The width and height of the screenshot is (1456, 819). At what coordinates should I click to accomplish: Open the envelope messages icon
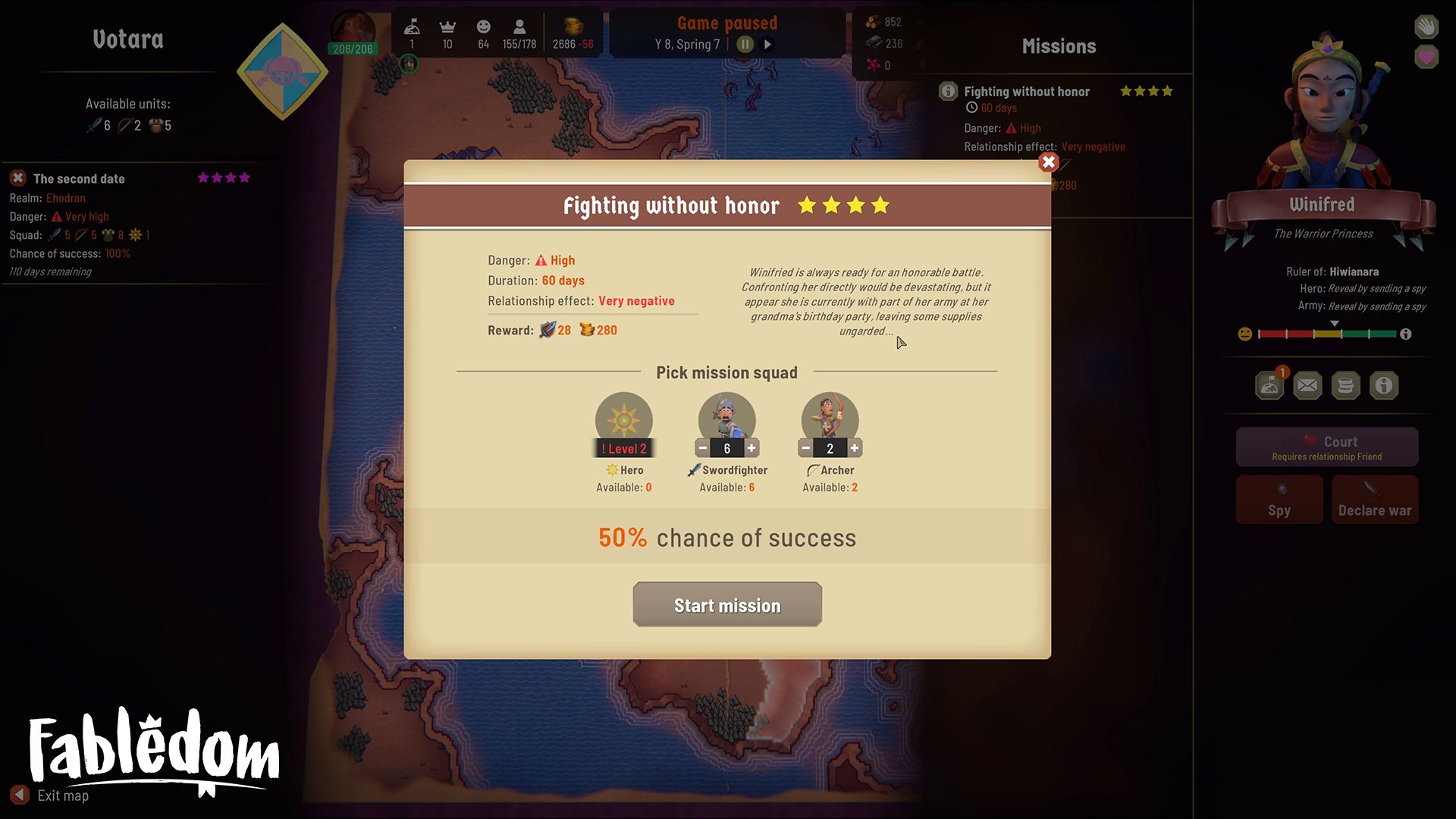pyautogui.click(x=1307, y=385)
